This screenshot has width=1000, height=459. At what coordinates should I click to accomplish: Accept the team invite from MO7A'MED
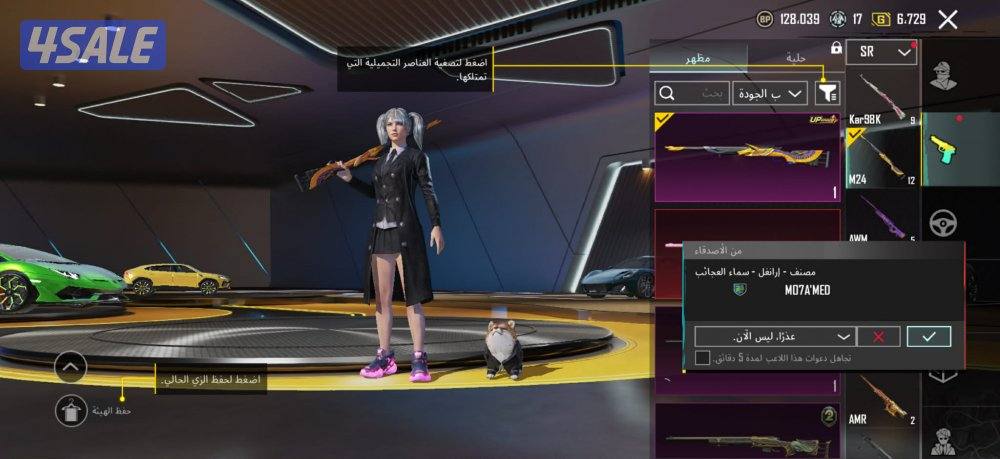coord(928,336)
